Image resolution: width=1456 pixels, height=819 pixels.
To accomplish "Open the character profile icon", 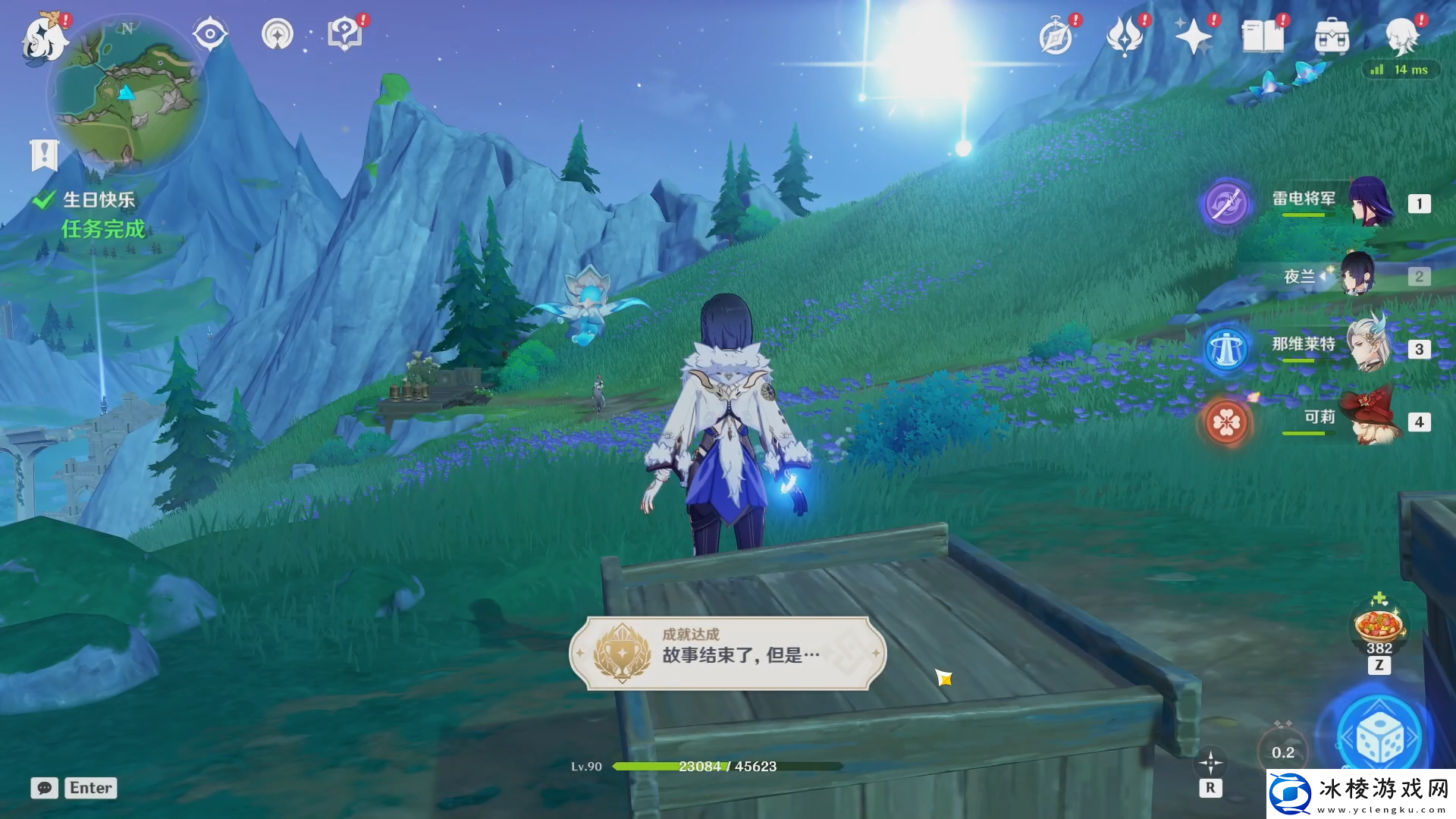I will 1401,36.
